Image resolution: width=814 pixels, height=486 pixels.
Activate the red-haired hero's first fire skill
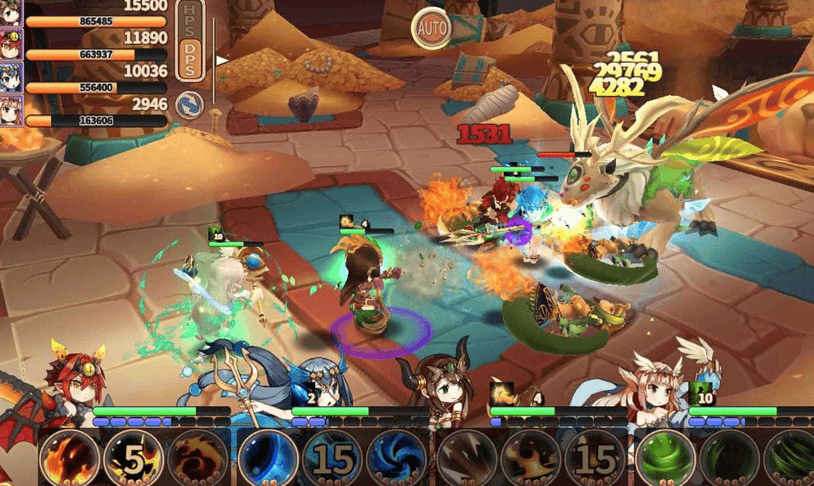point(70,458)
